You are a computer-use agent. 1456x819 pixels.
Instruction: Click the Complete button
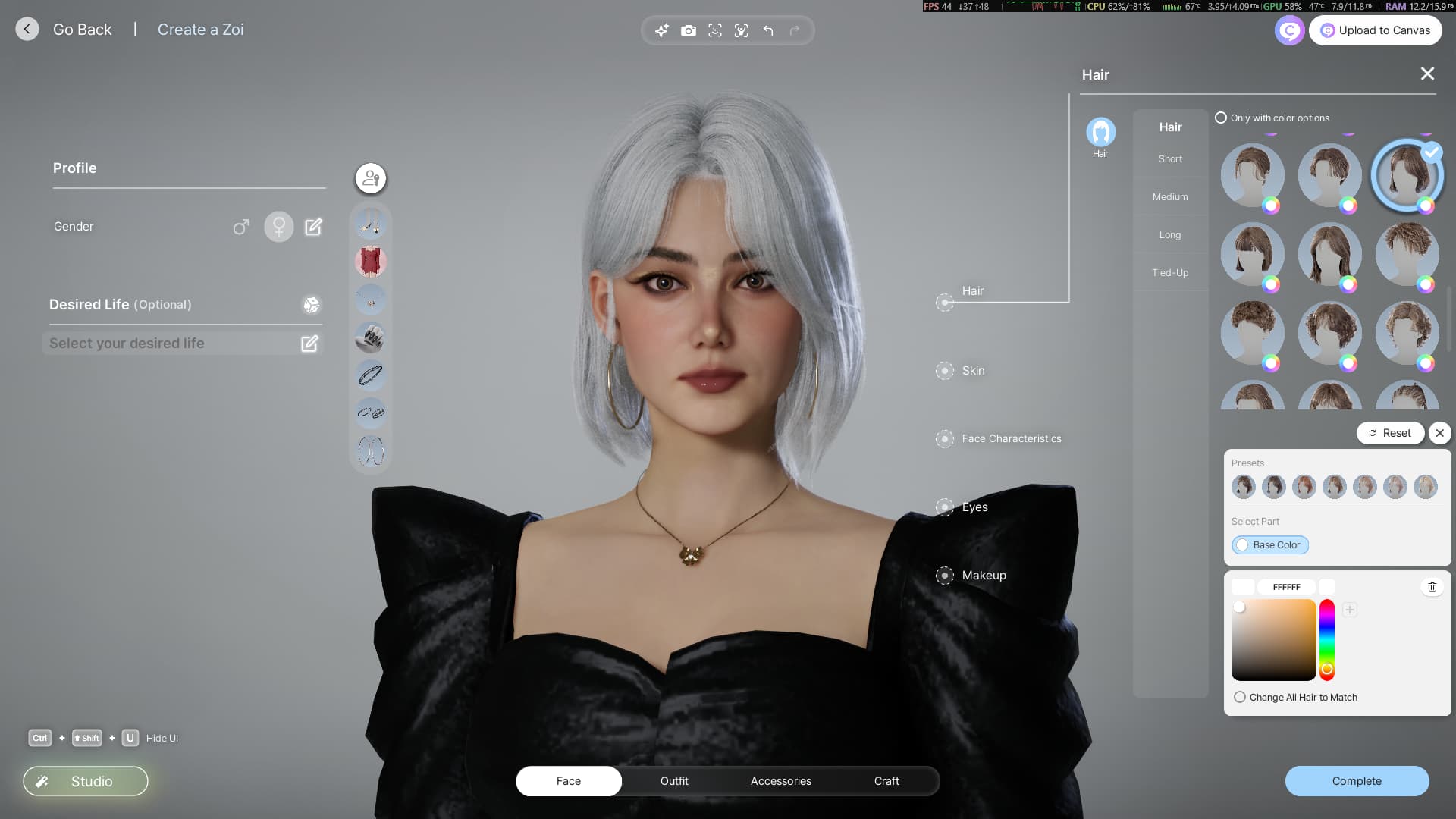click(x=1357, y=781)
